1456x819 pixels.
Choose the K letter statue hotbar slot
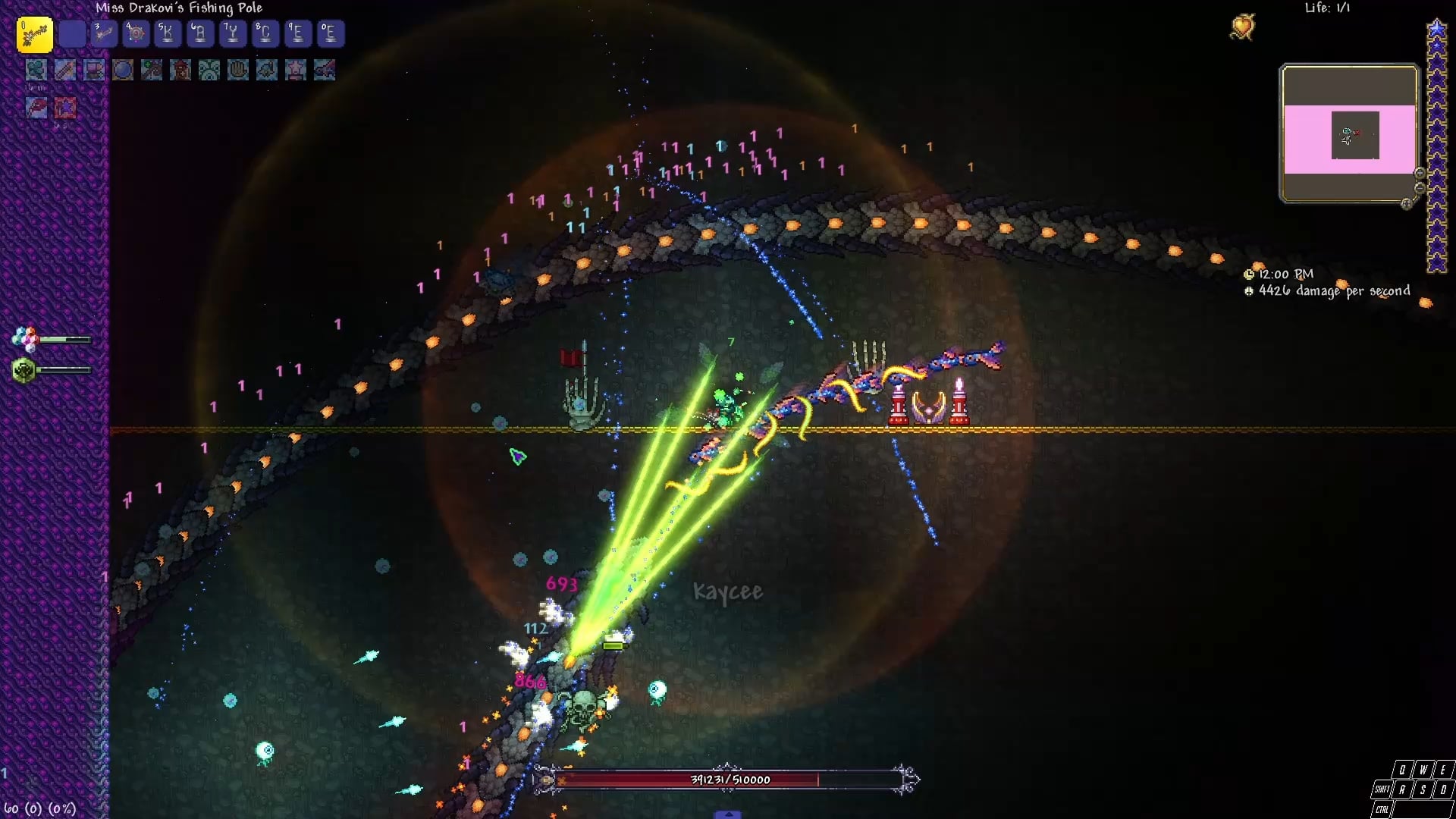[x=168, y=33]
